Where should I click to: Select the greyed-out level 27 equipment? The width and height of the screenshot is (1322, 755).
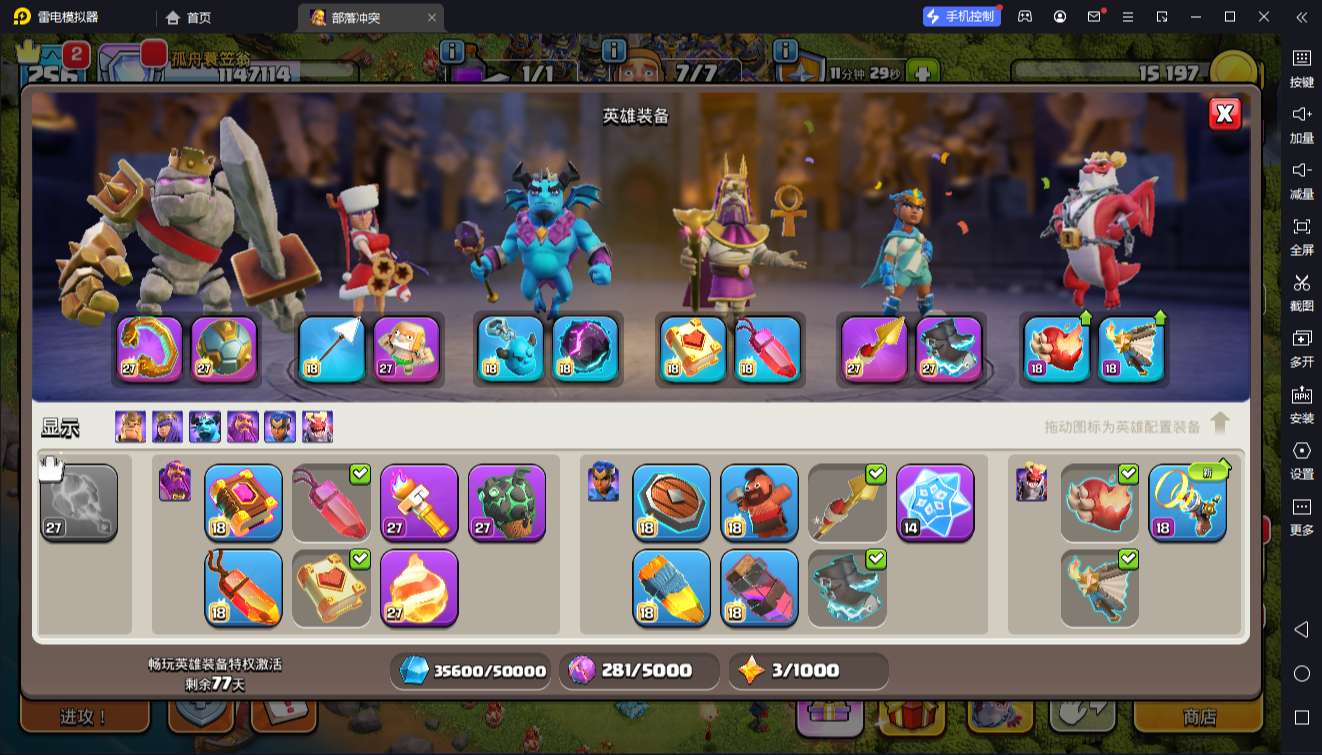pos(79,502)
